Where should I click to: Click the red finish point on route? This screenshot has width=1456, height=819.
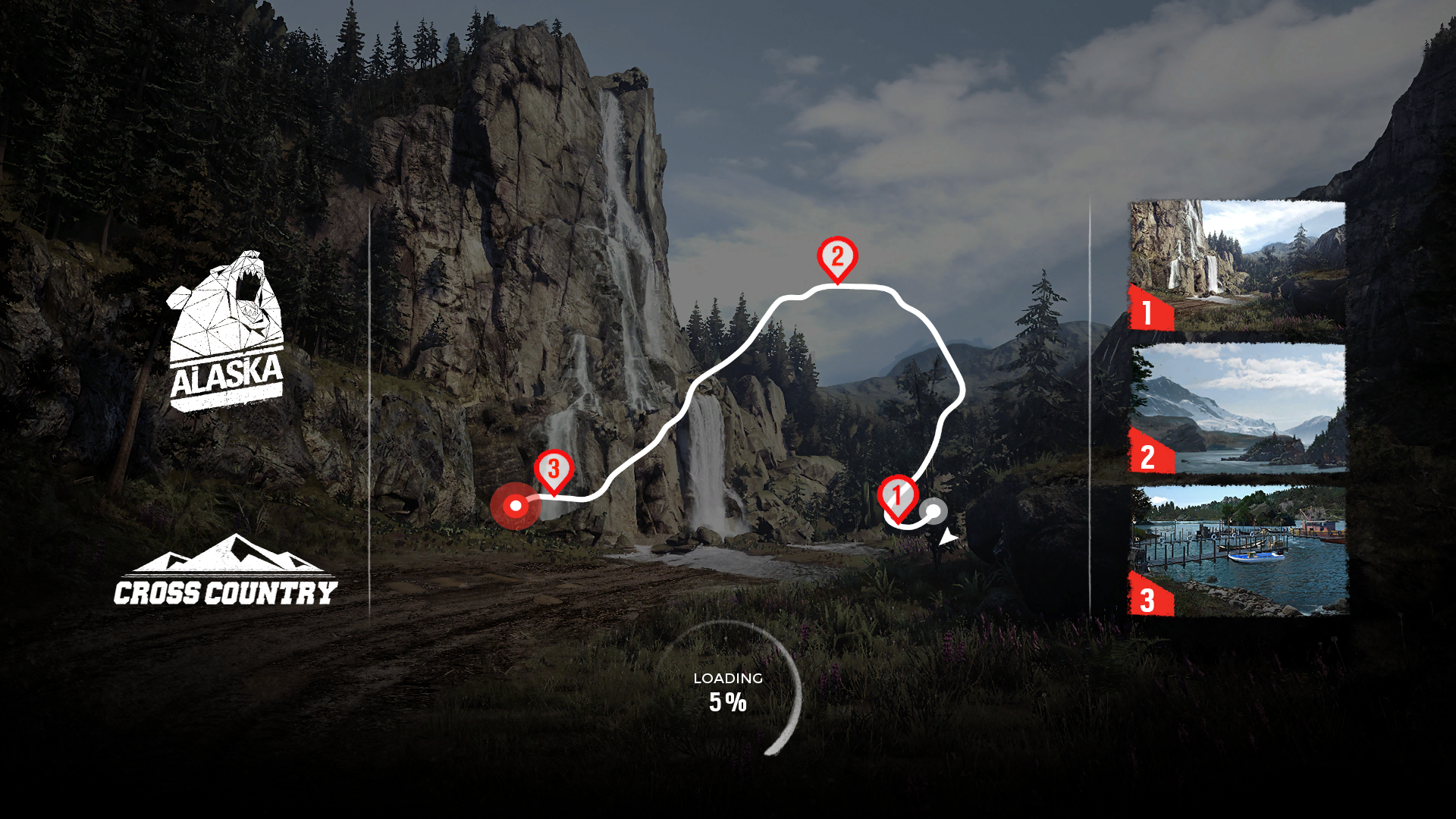pos(516,506)
